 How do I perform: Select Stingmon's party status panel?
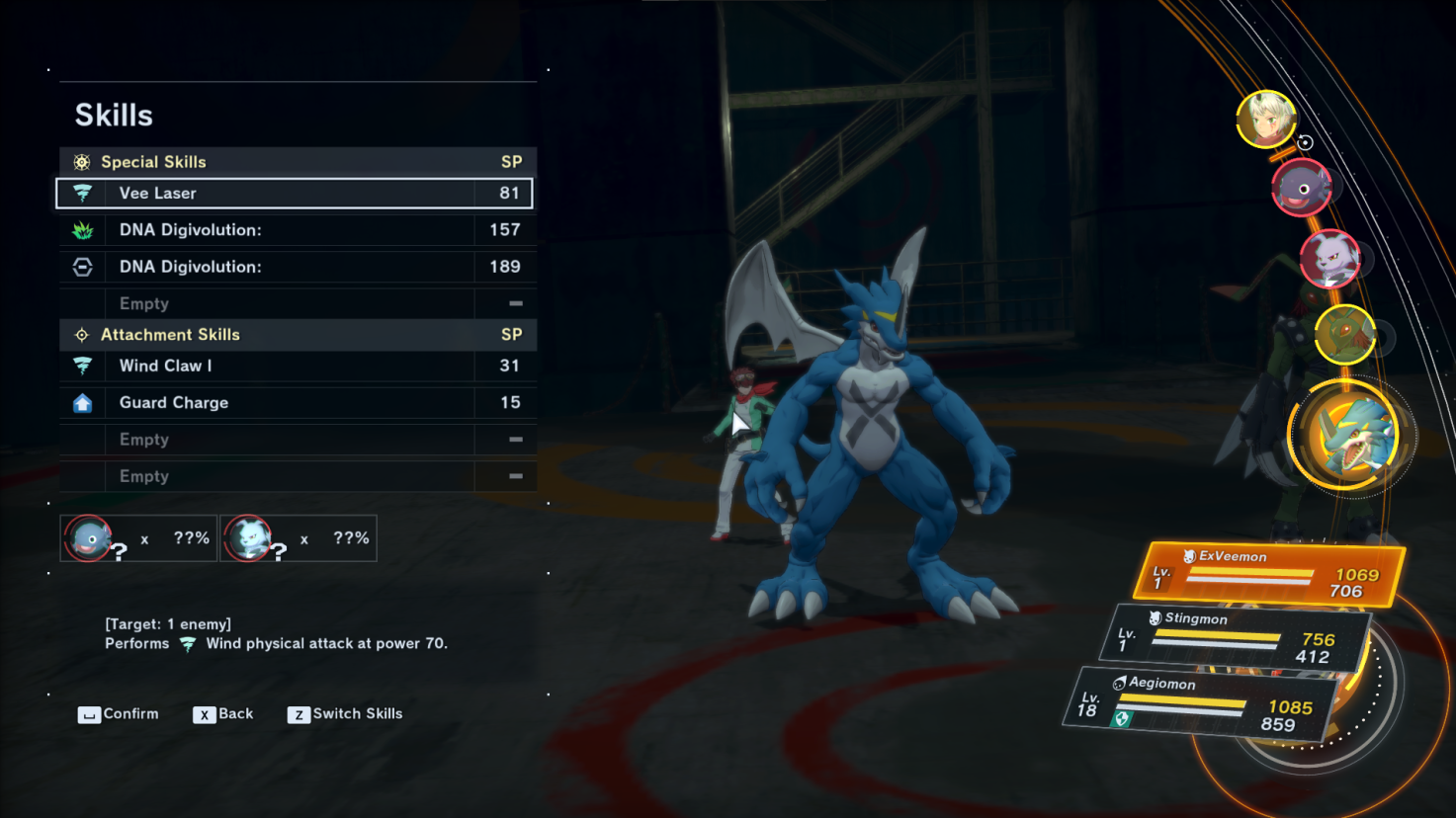[x=1236, y=637]
